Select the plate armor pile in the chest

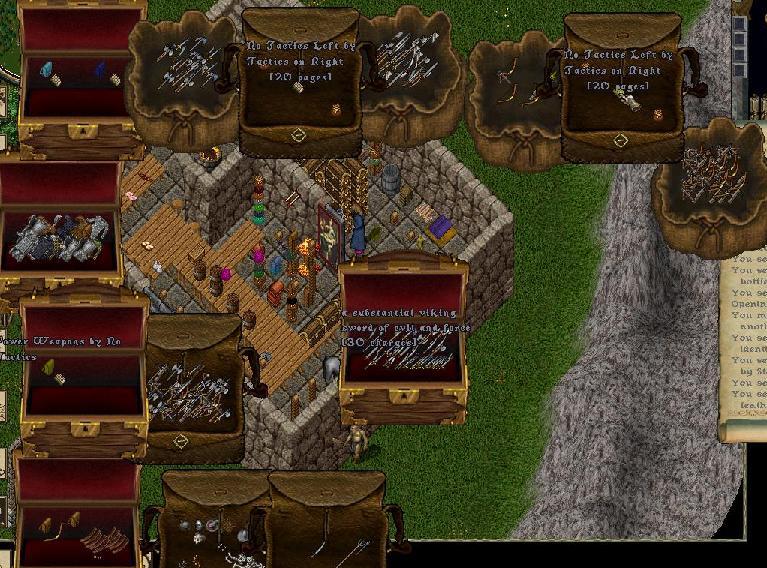pyautogui.click(x=58, y=238)
